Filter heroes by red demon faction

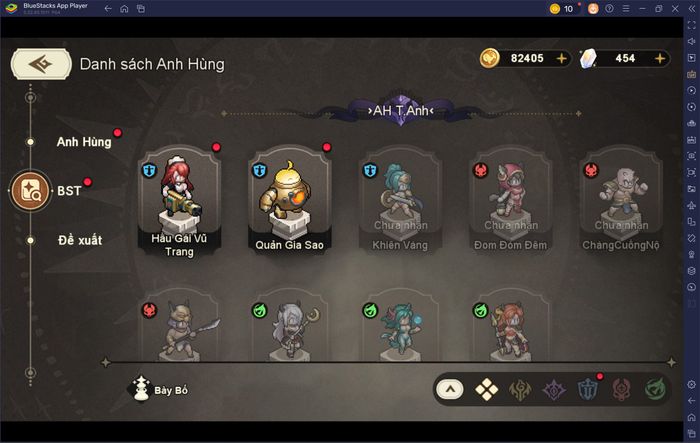(621, 389)
